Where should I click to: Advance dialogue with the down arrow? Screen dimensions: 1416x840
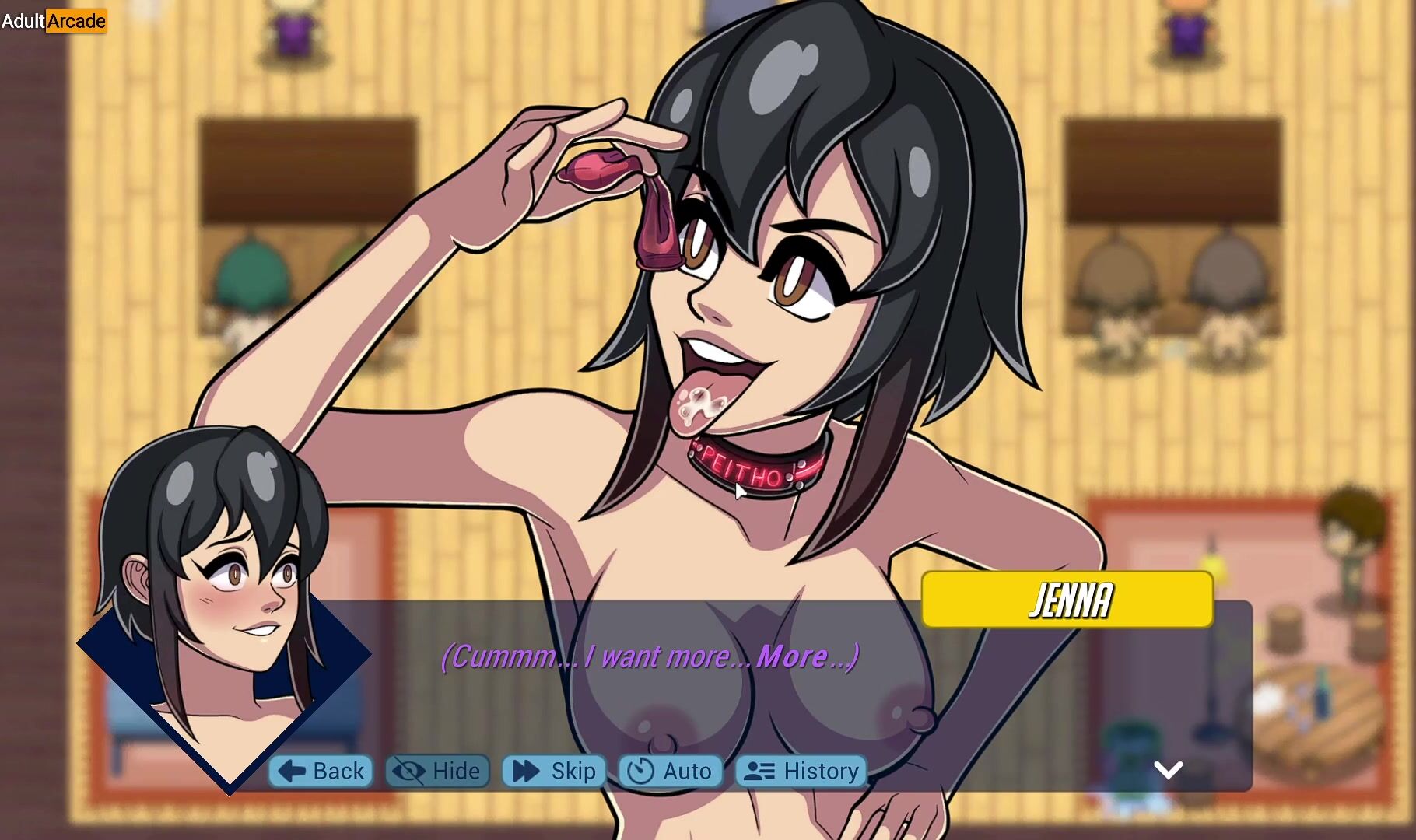(1168, 770)
